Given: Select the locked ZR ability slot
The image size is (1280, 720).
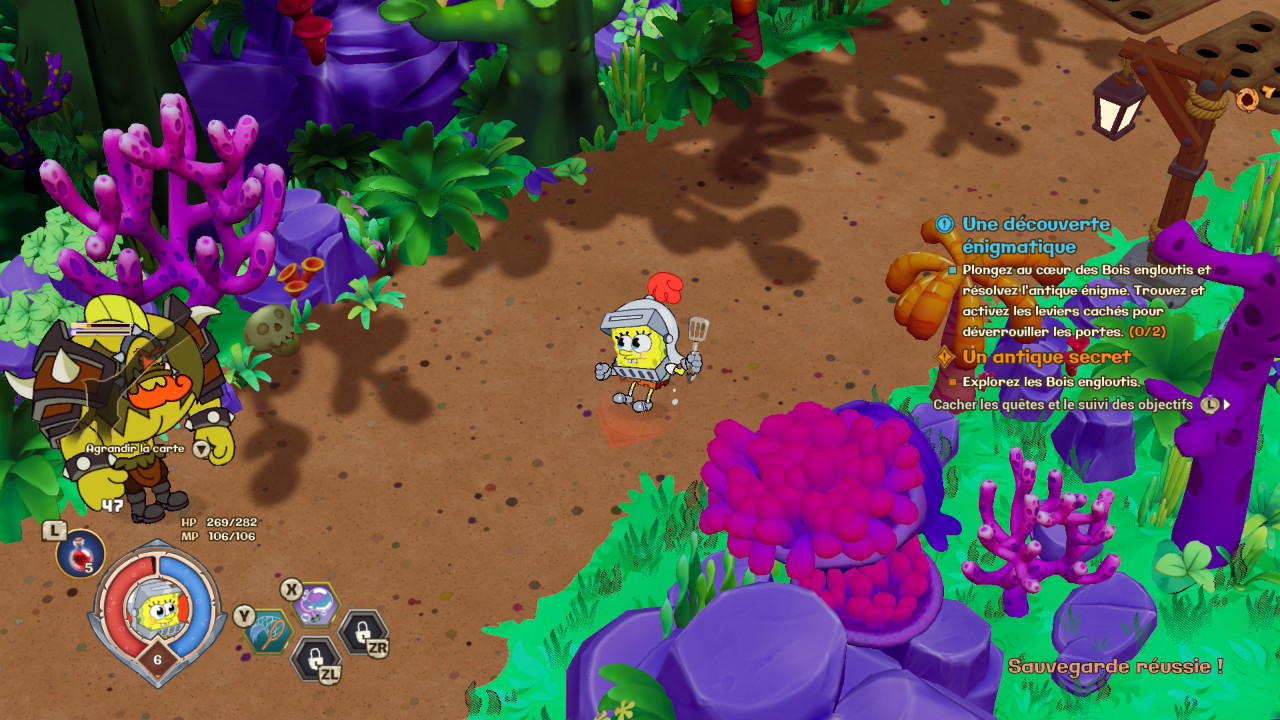Looking at the screenshot, I should click(361, 631).
